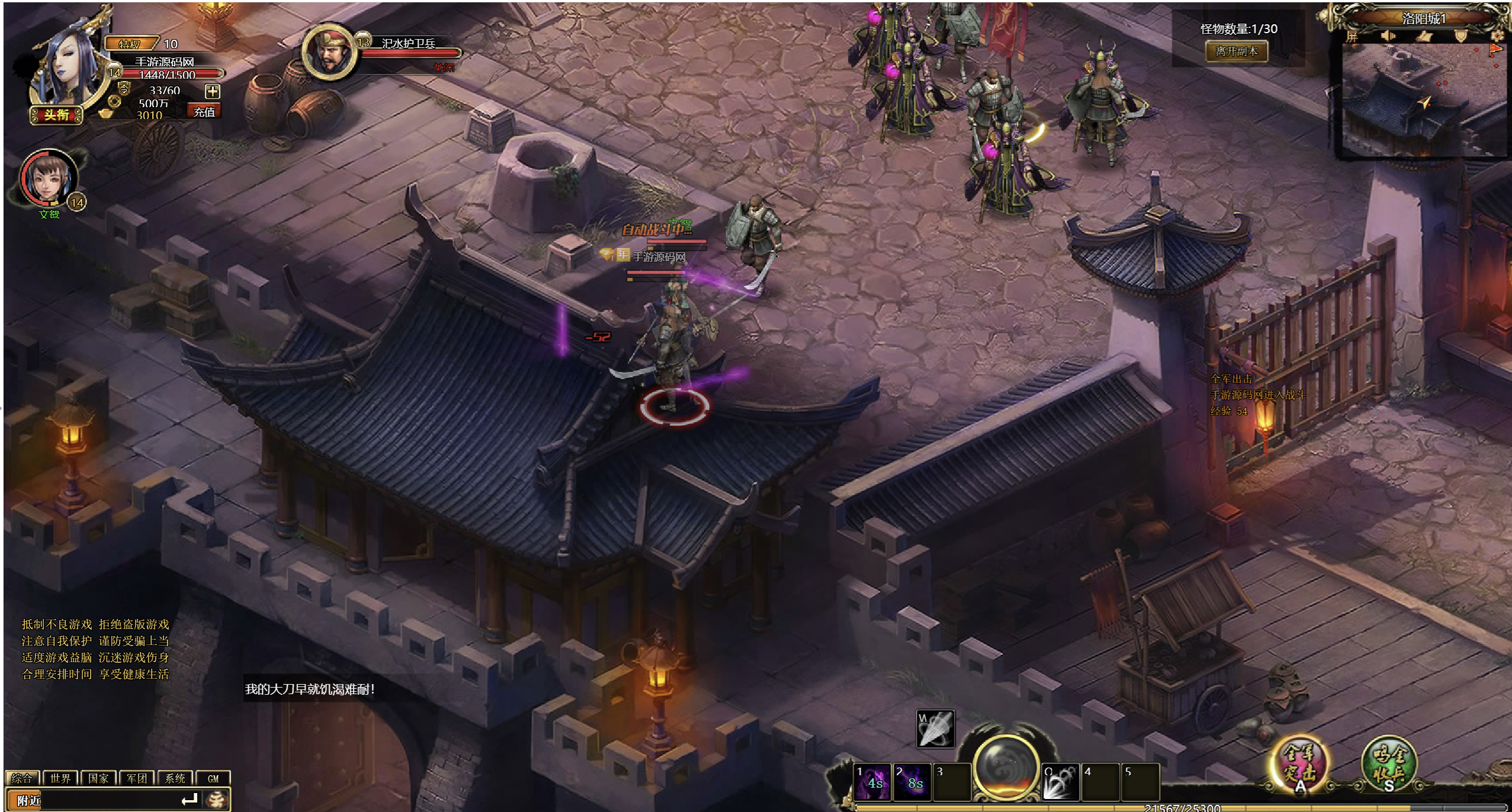This screenshot has height=812, width=1512.
Task: Leave the dungeon via 离开副本 button
Action: (x=1236, y=52)
